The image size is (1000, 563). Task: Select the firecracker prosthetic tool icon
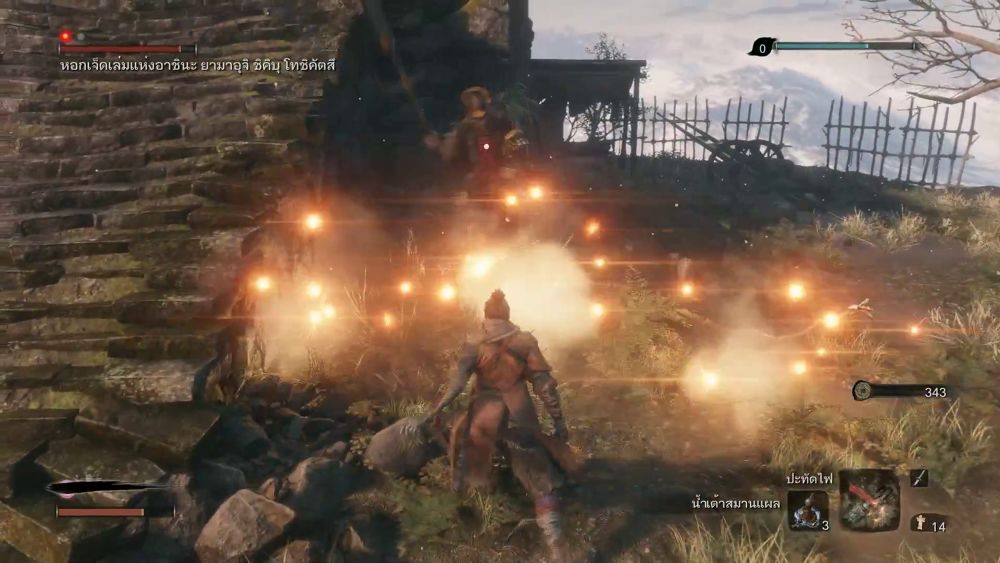(868, 500)
